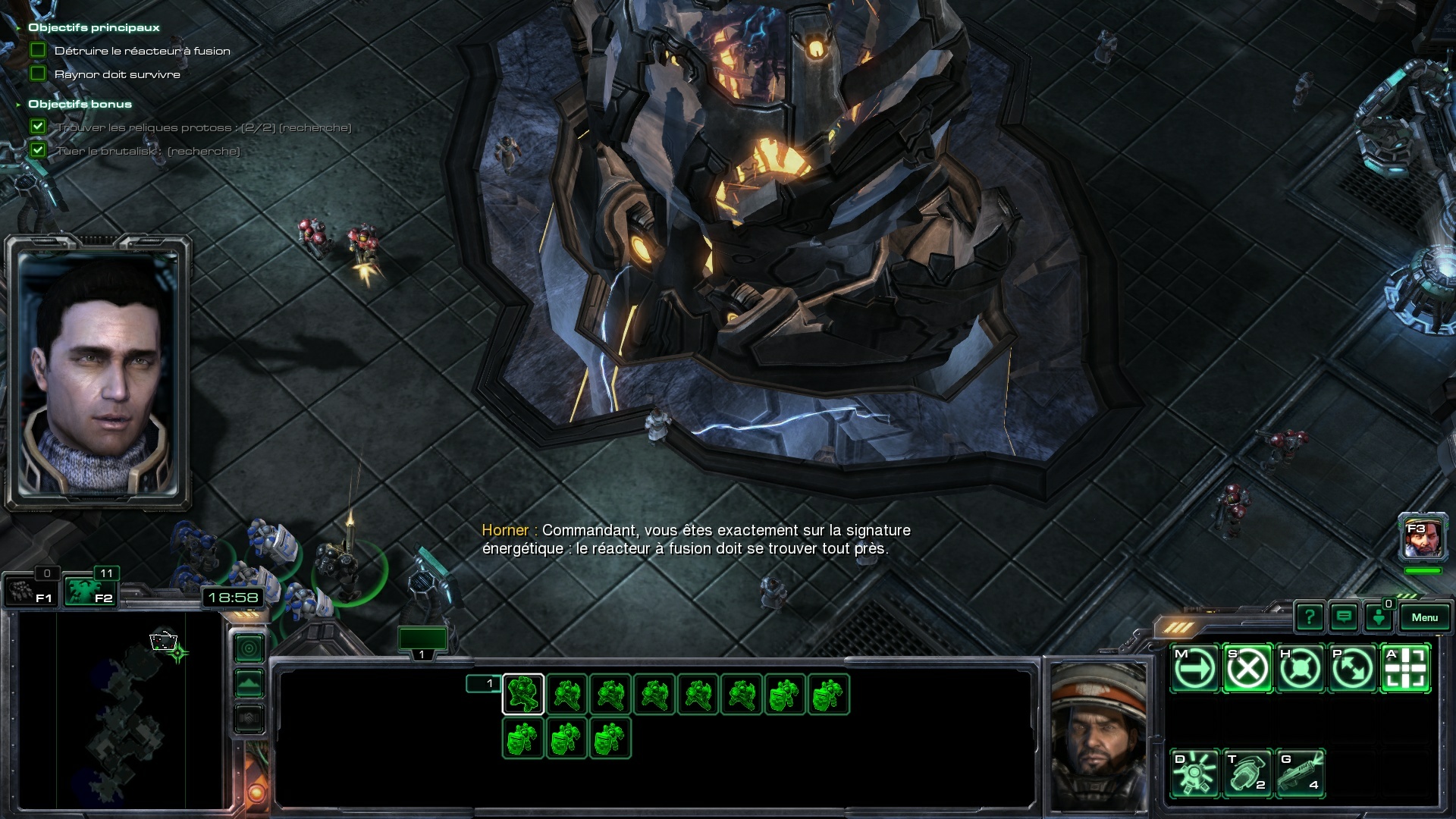Screen dimensions: 1456x819
Task: Select the highlighted first unit wireframe
Action: pos(523,694)
